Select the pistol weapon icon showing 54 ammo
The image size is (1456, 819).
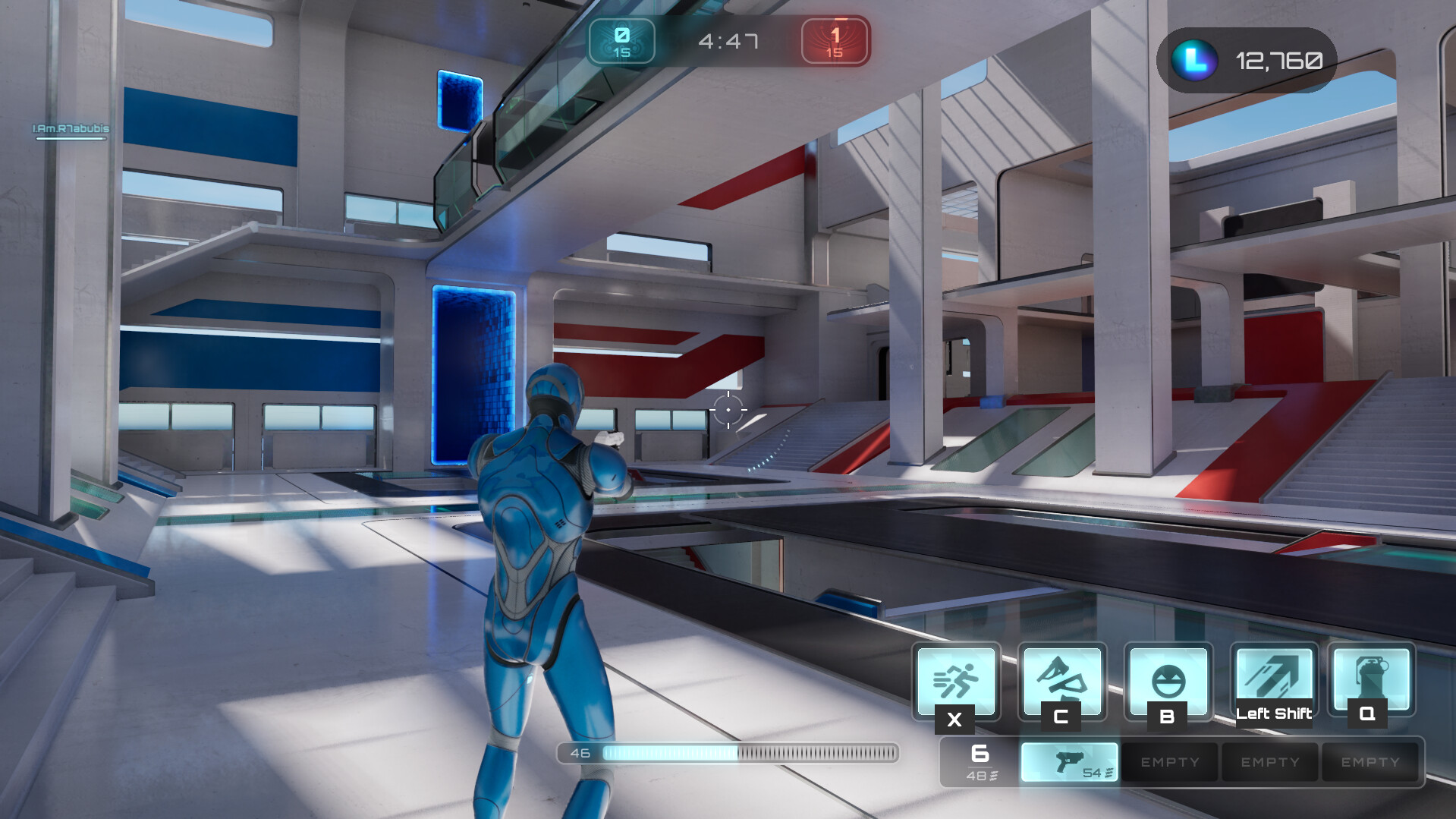(1070, 761)
